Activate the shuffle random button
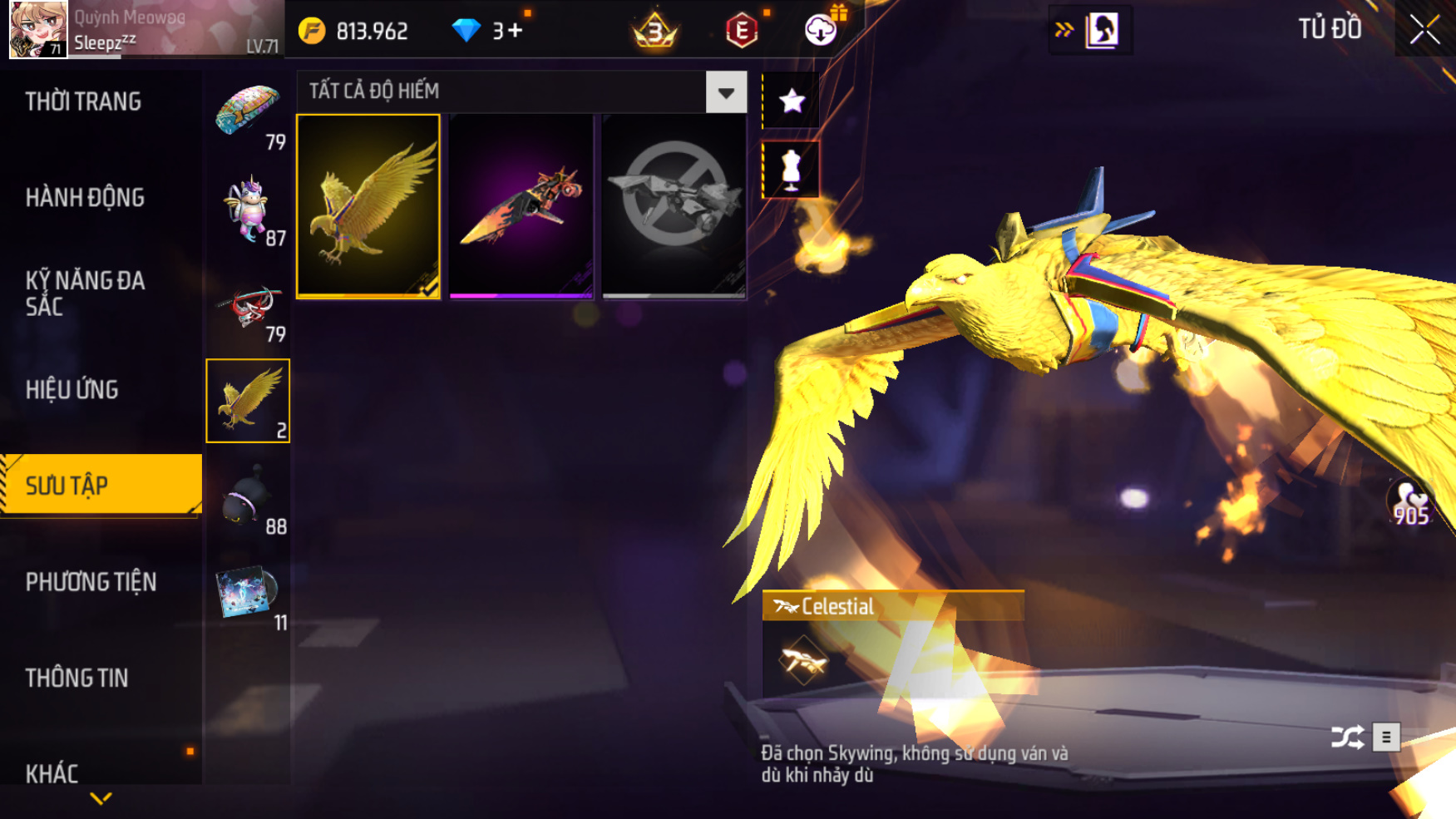The height and width of the screenshot is (819, 1456). coord(1347,737)
